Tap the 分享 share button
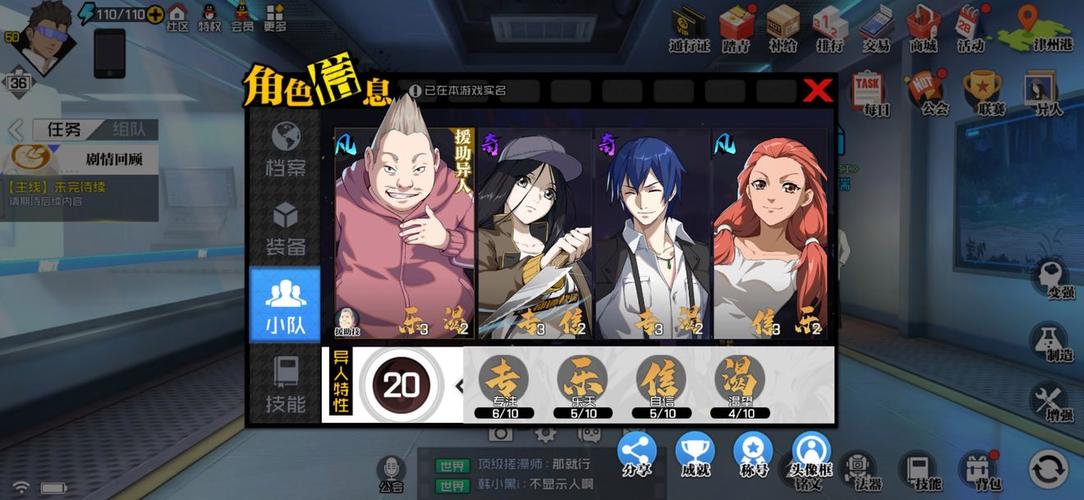The height and width of the screenshot is (500, 1084). click(637, 455)
